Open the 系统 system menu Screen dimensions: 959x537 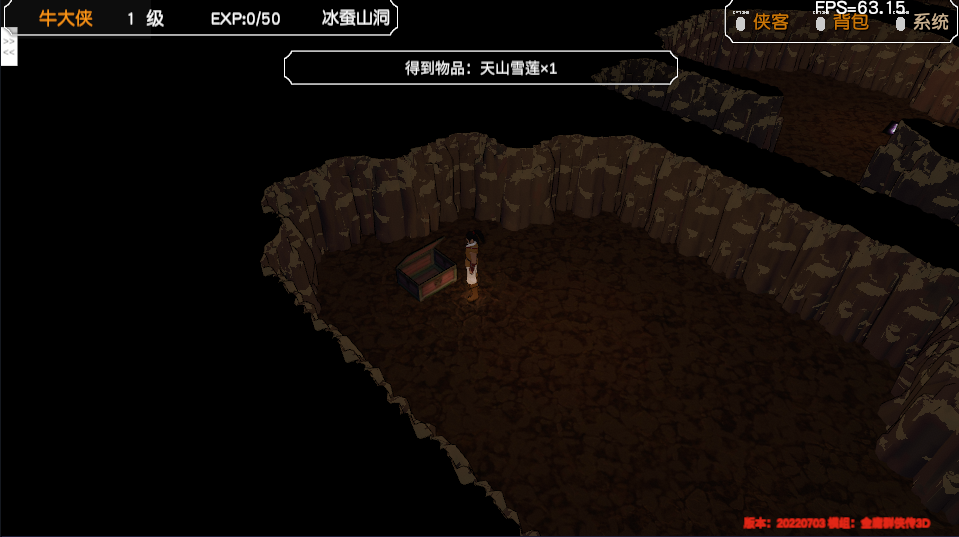click(930, 22)
